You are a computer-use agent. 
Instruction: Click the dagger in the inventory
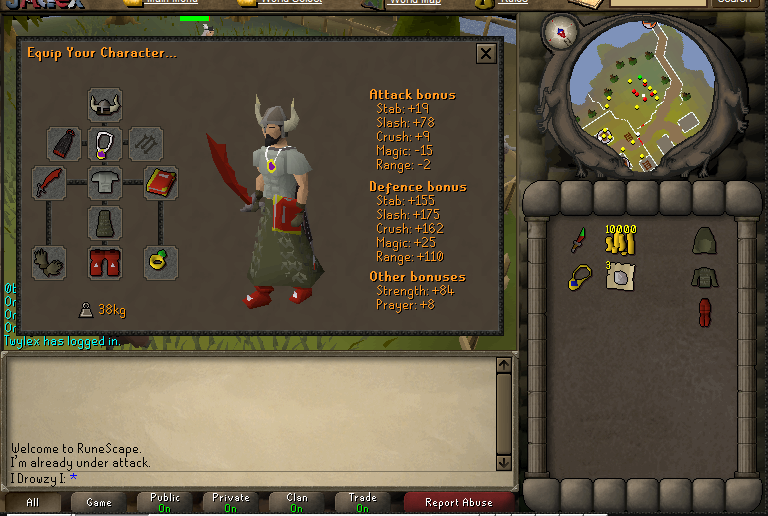point(580,240)
